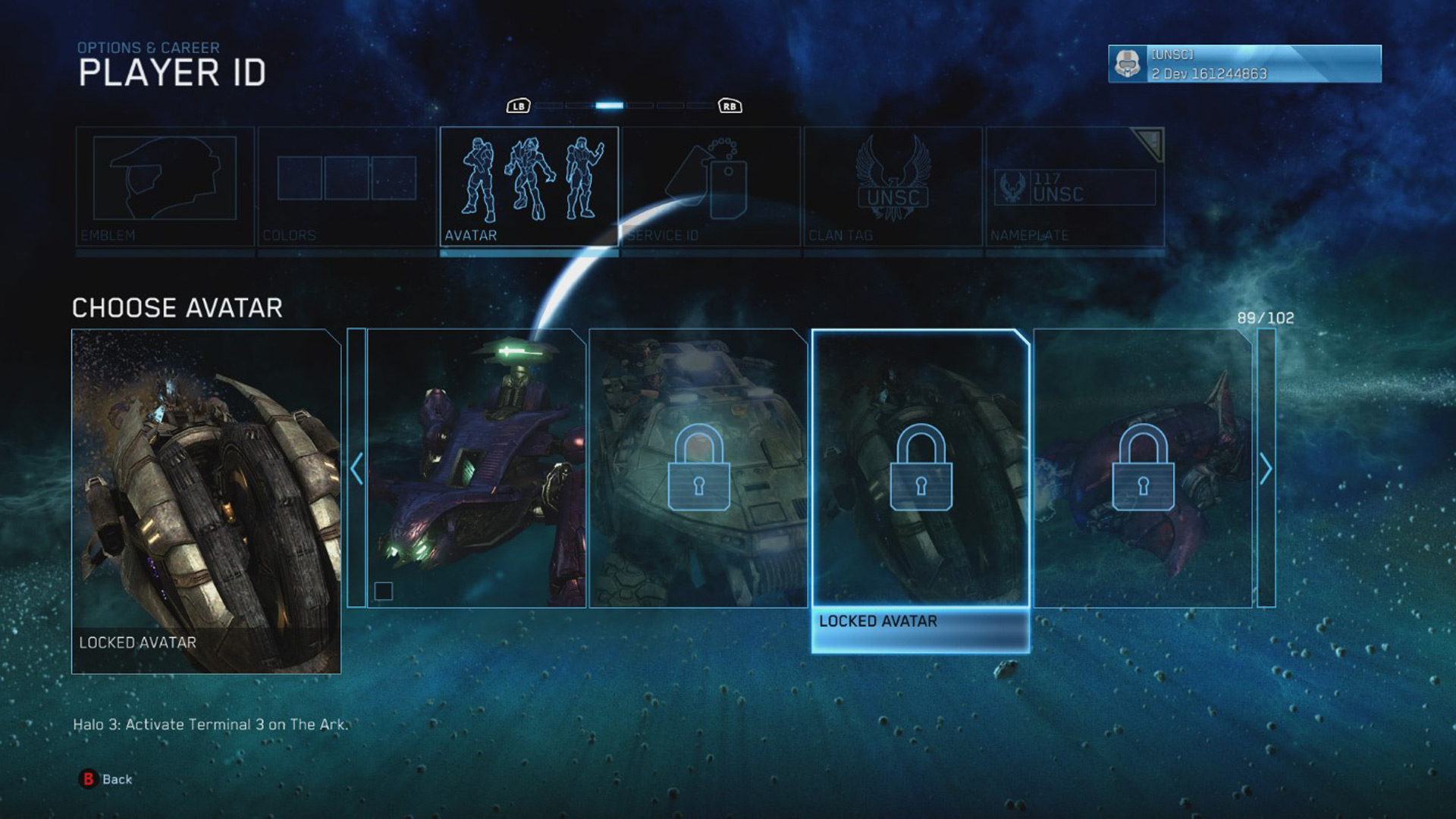Open the UNSC player nameplate card

coord(1244,64)
